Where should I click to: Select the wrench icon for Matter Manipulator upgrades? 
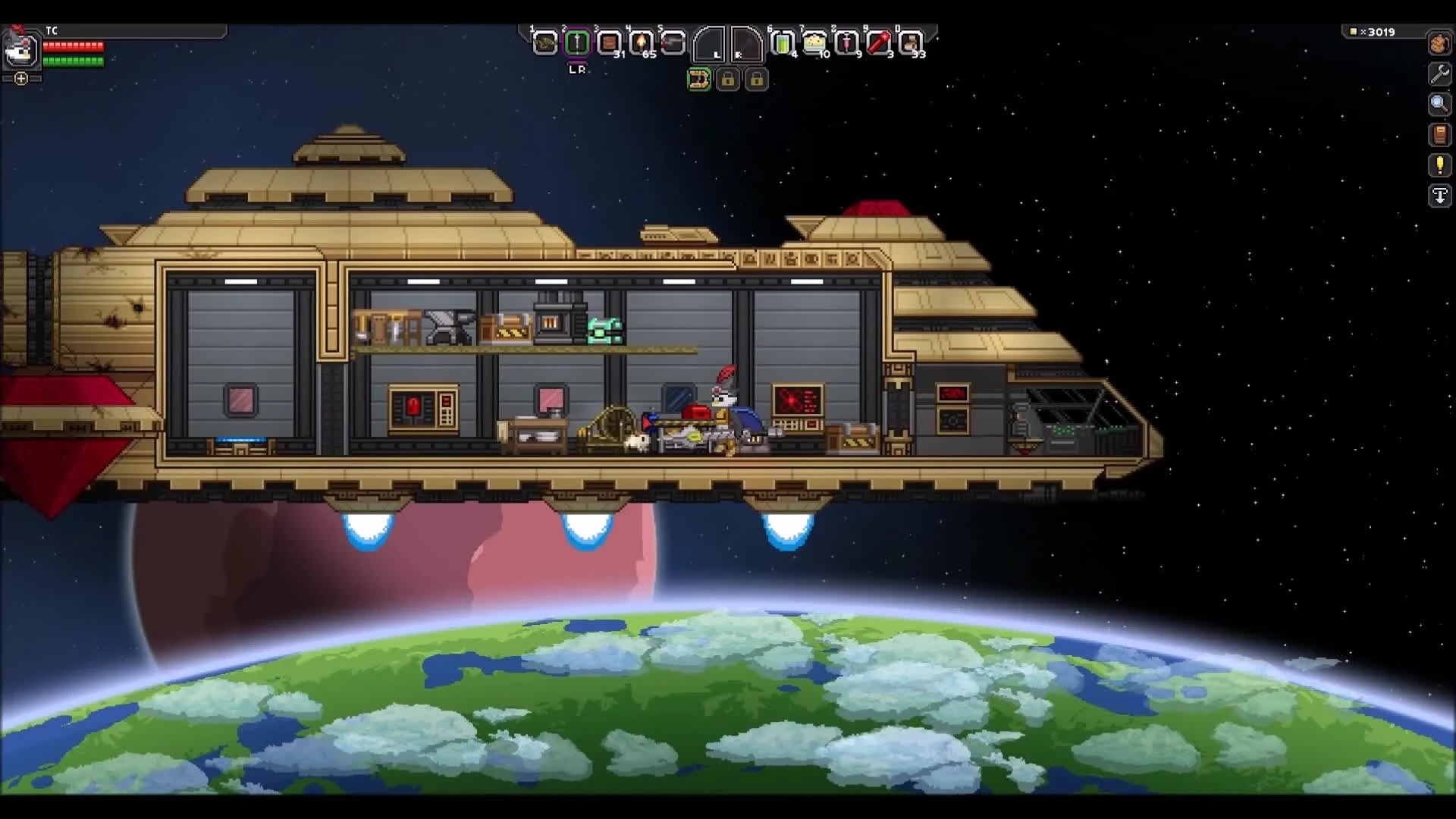[1439, 74]
